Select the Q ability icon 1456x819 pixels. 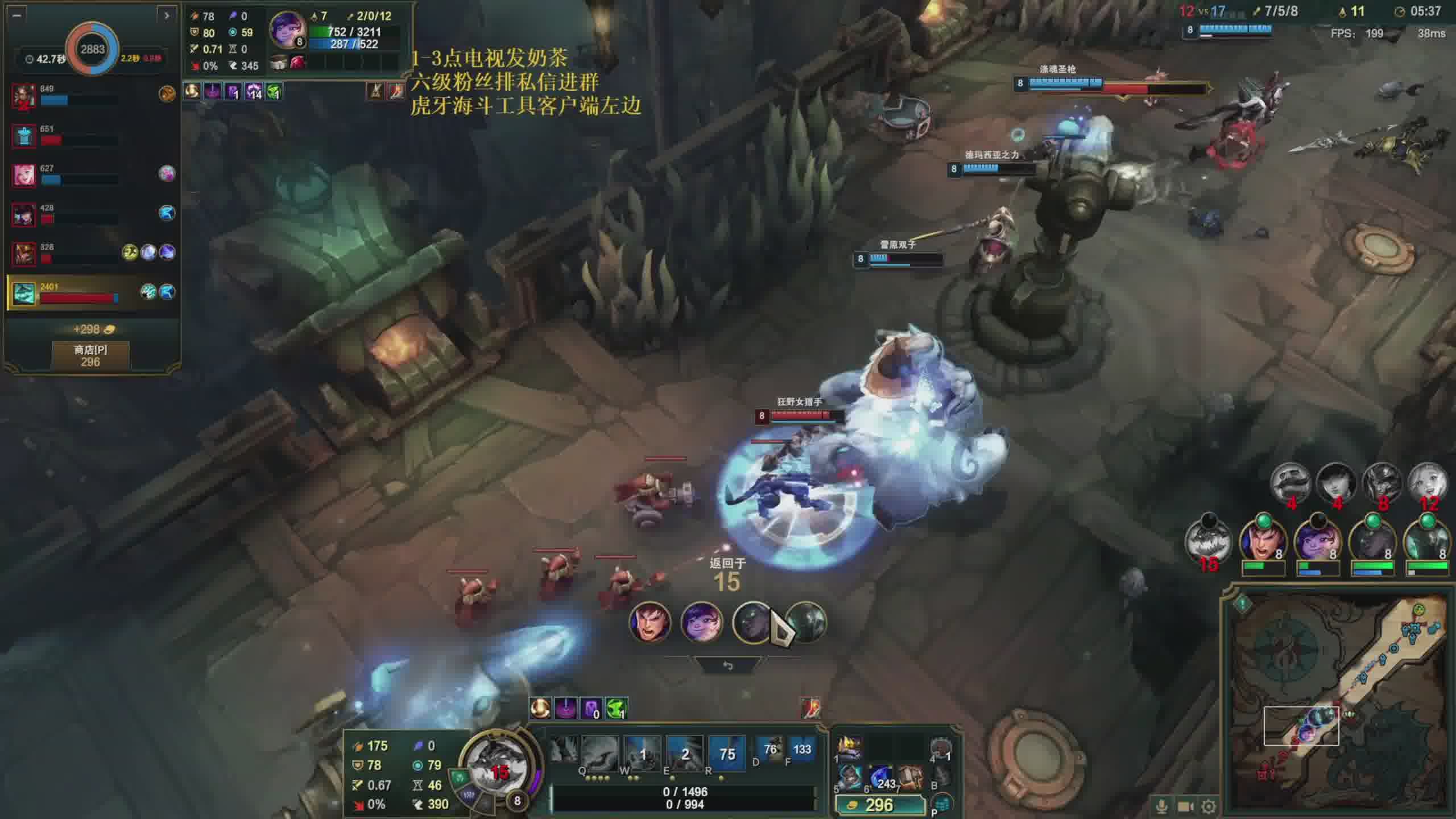[599, 753]
